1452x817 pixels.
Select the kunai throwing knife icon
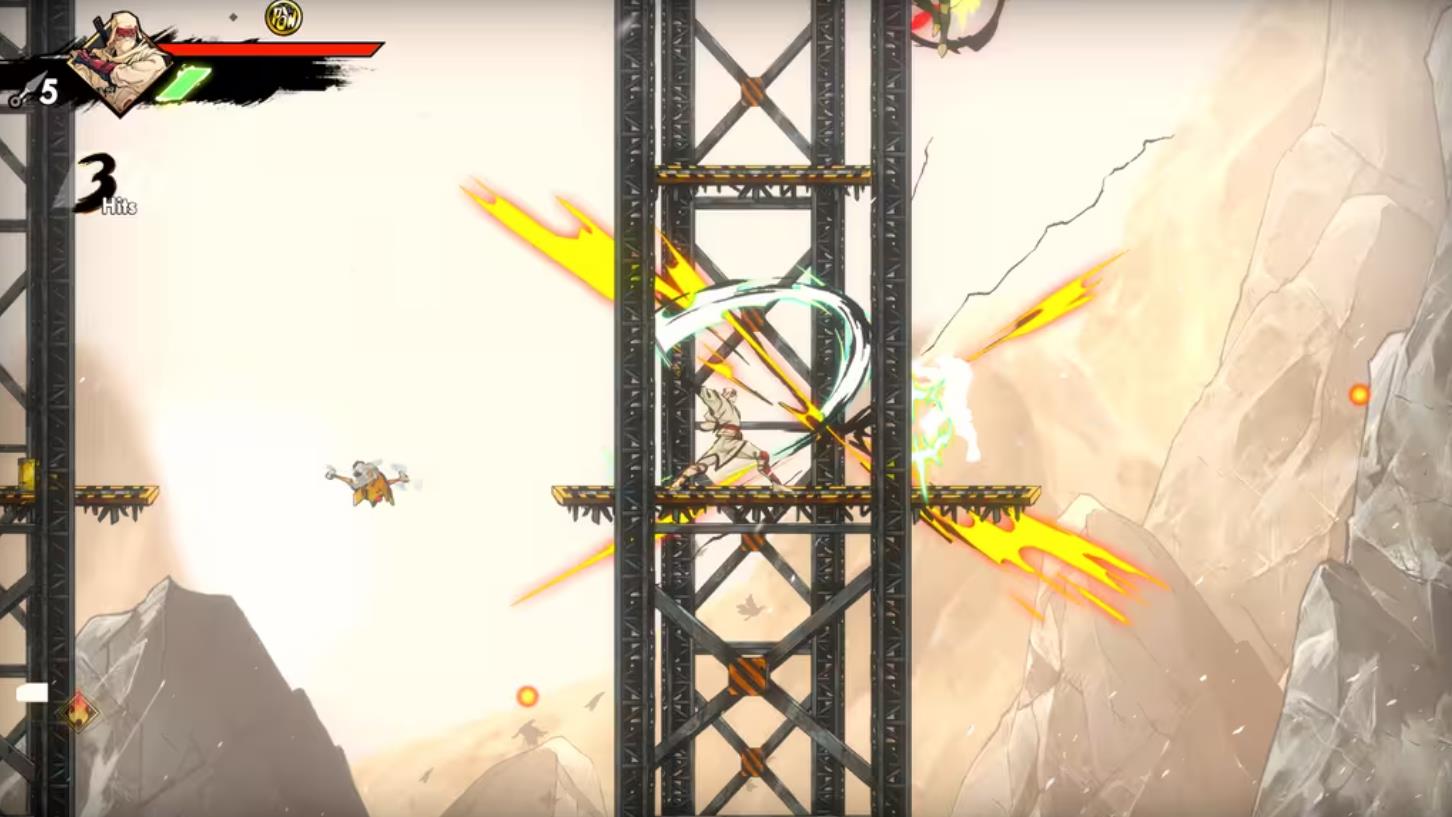pyautogui.click(x=21, y=94)
